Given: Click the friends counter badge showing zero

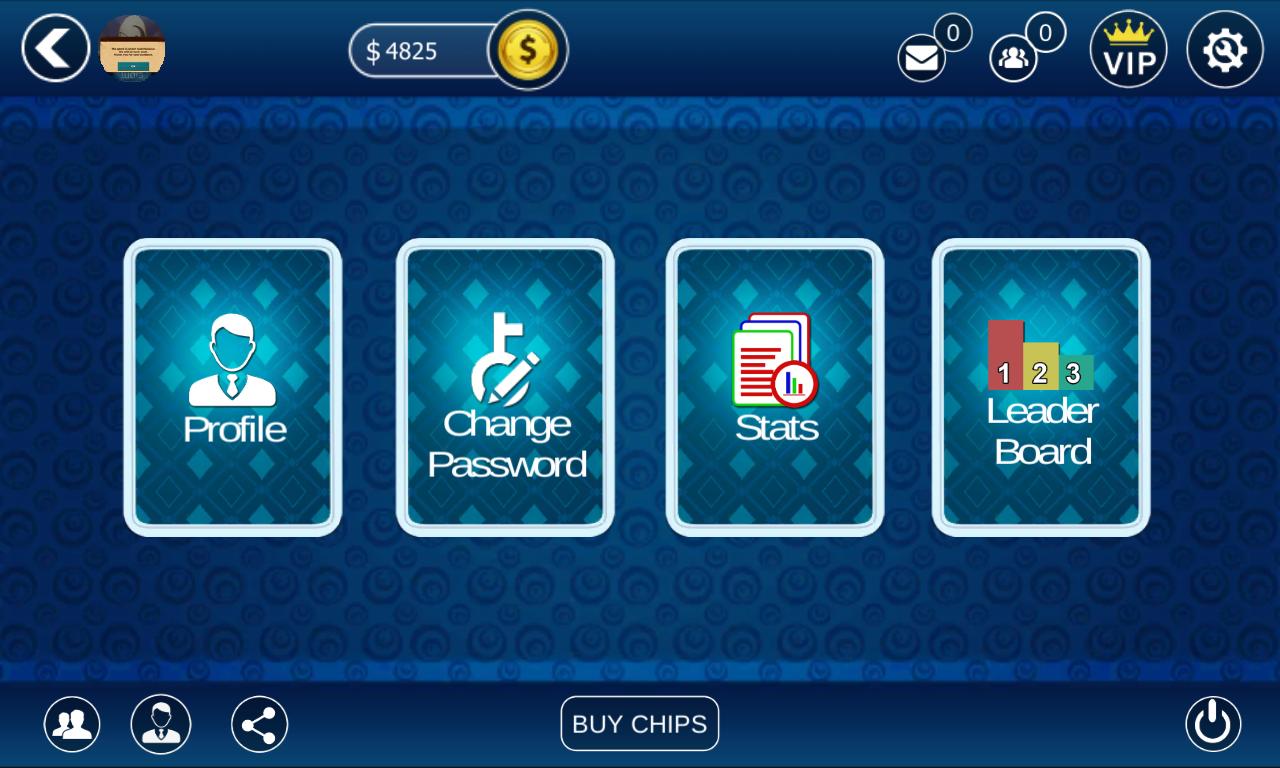Looking at the screenshot, I should (1046, 32).
